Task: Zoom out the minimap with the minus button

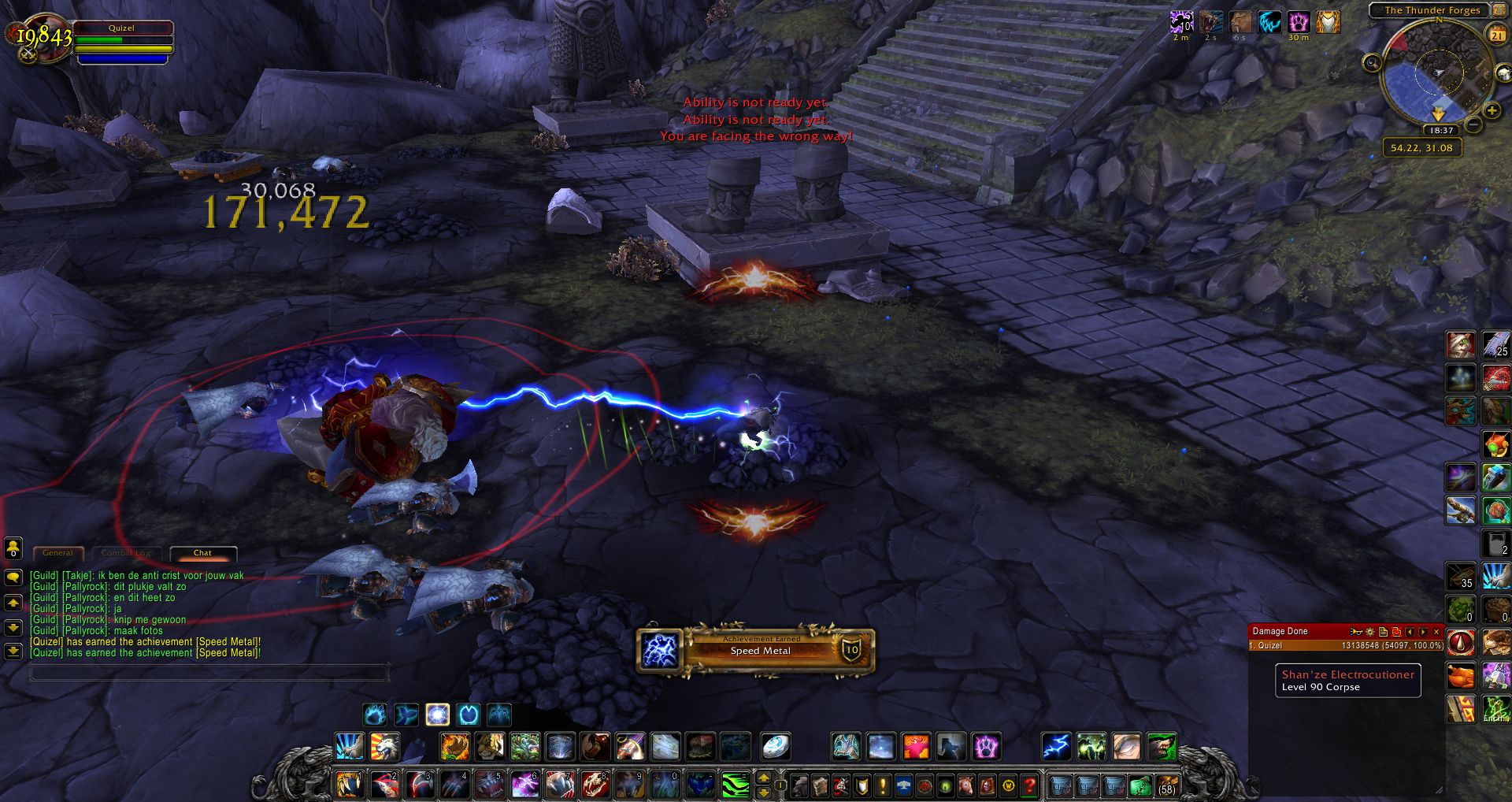Action: click(1473, 124)
